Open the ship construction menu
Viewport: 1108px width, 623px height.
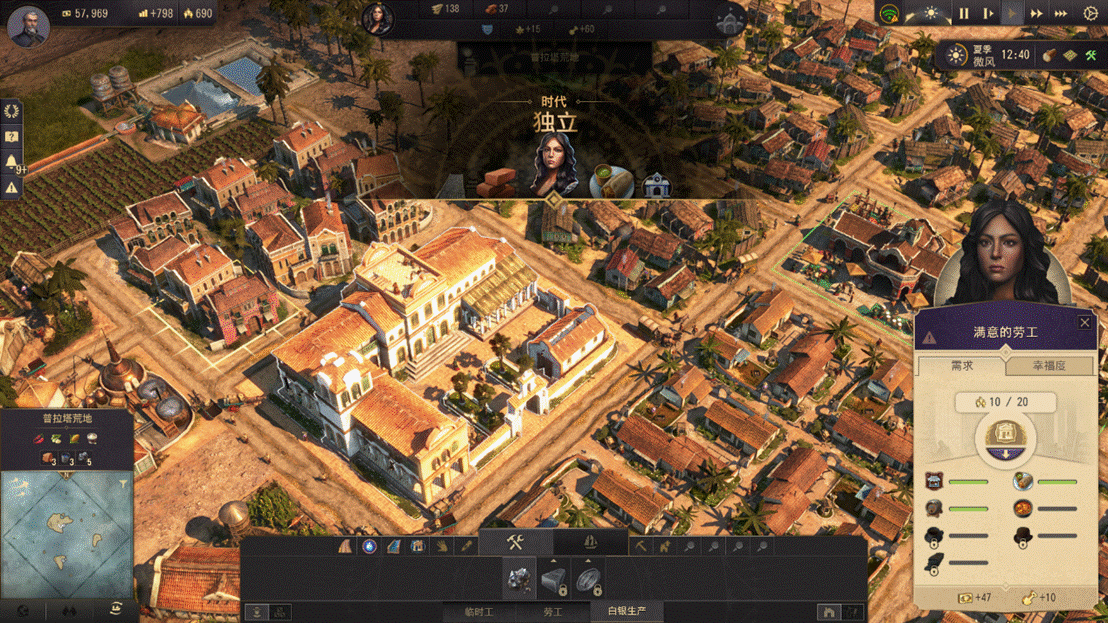(x=590, y=544)
